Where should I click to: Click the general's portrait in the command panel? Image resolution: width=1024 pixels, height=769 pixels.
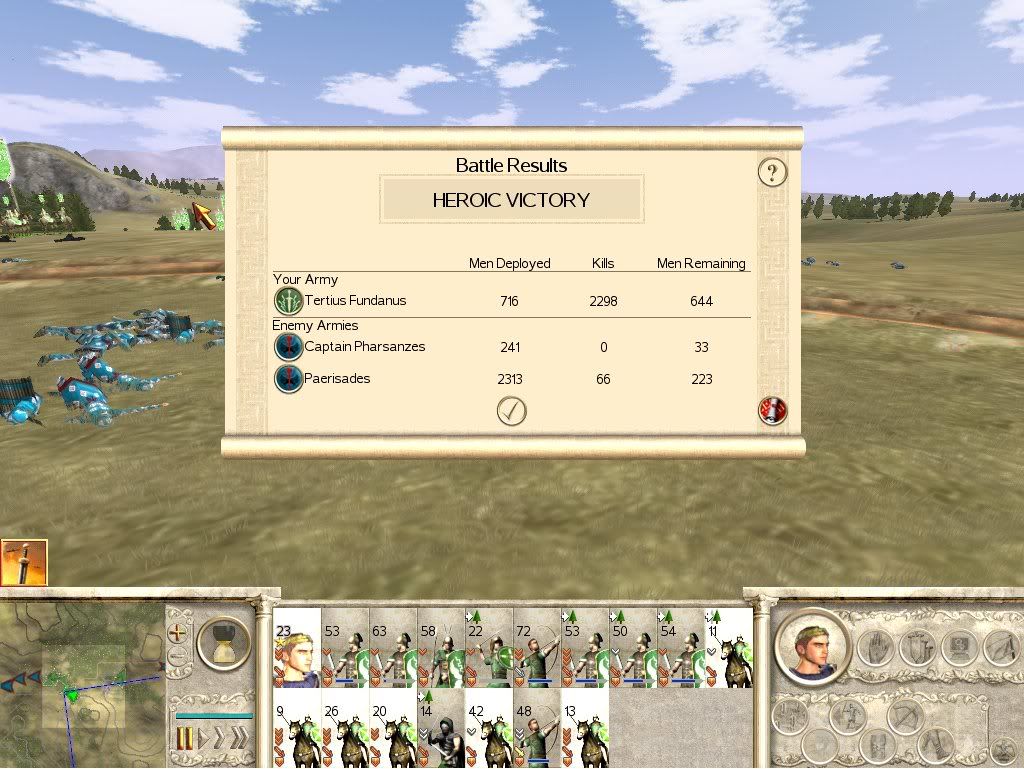tap(812, 645)
